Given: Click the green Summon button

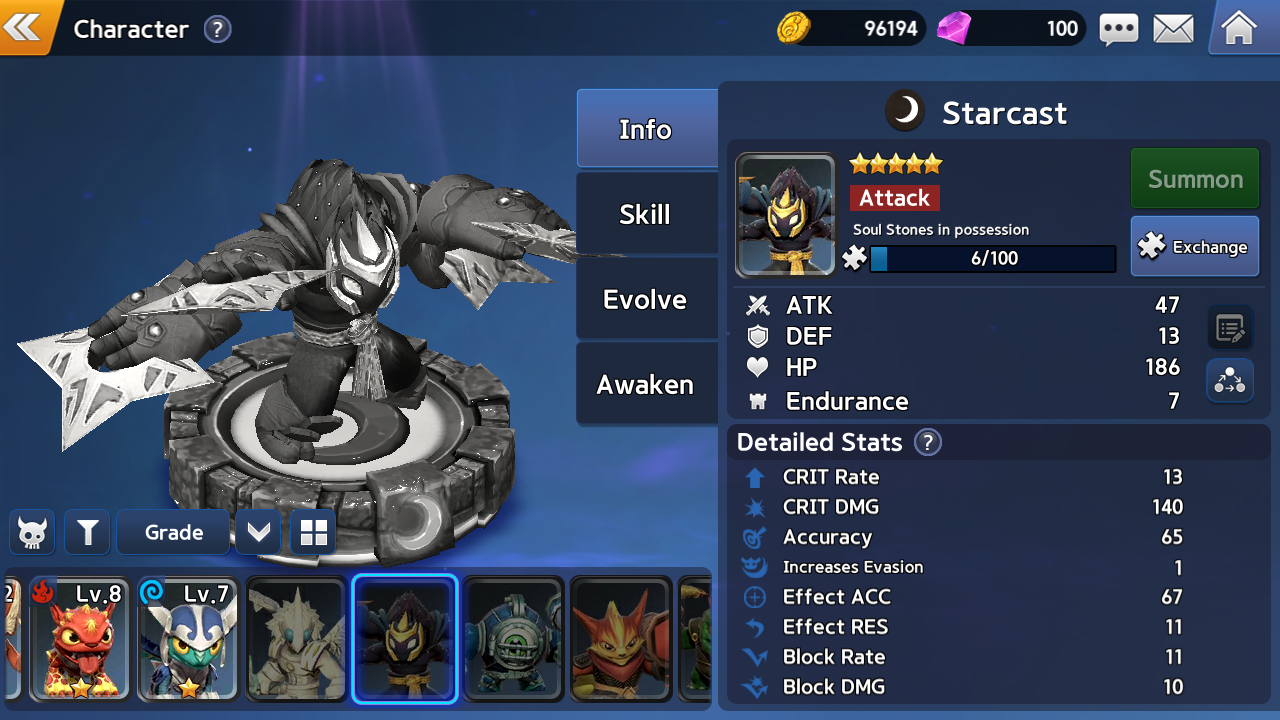Looking at the screenshot, I should tap(1194, 179).
